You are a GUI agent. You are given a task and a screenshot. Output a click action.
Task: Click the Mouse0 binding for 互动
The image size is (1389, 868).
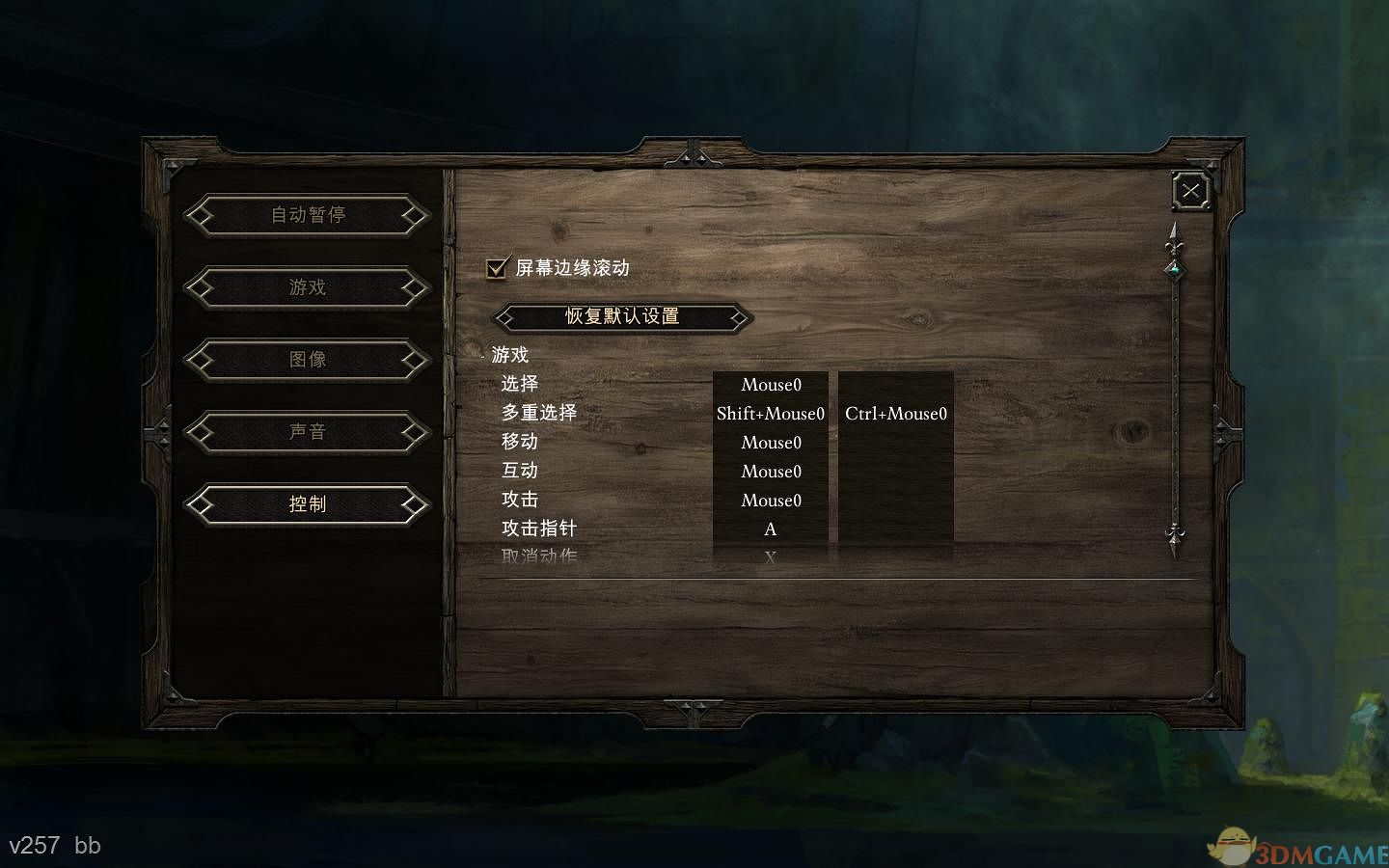770,471
